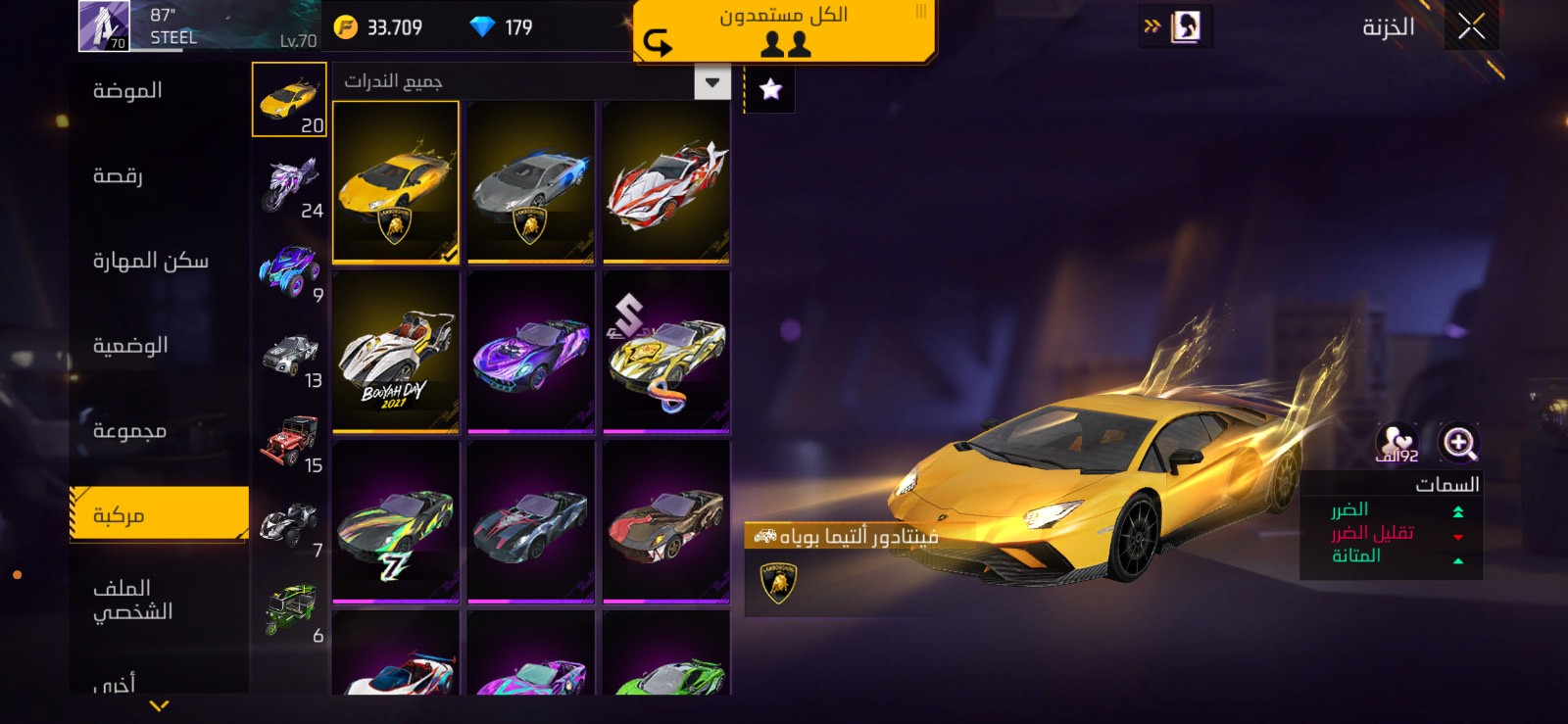Click the الكل مستعدون yellow banner
The image size is (1568, 724).
click(x=784, y=30)
